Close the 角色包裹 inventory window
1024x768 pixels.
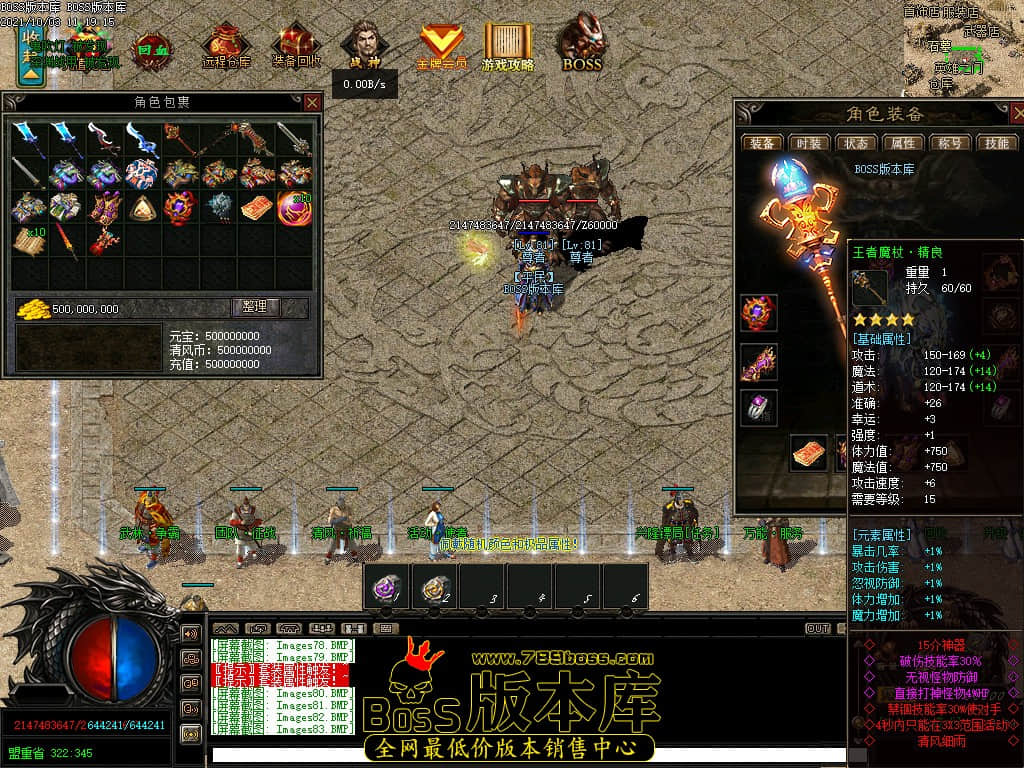pos(312,102)
